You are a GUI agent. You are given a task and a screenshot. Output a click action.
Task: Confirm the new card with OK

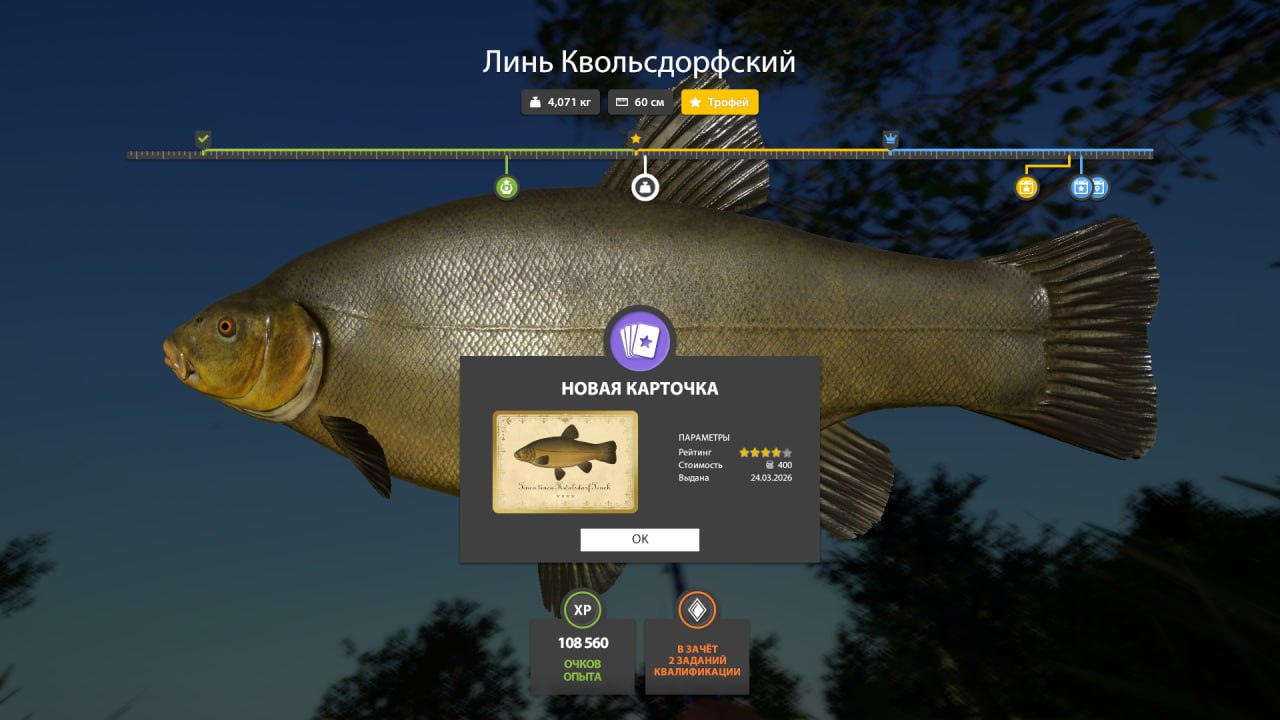pos(640,539)
